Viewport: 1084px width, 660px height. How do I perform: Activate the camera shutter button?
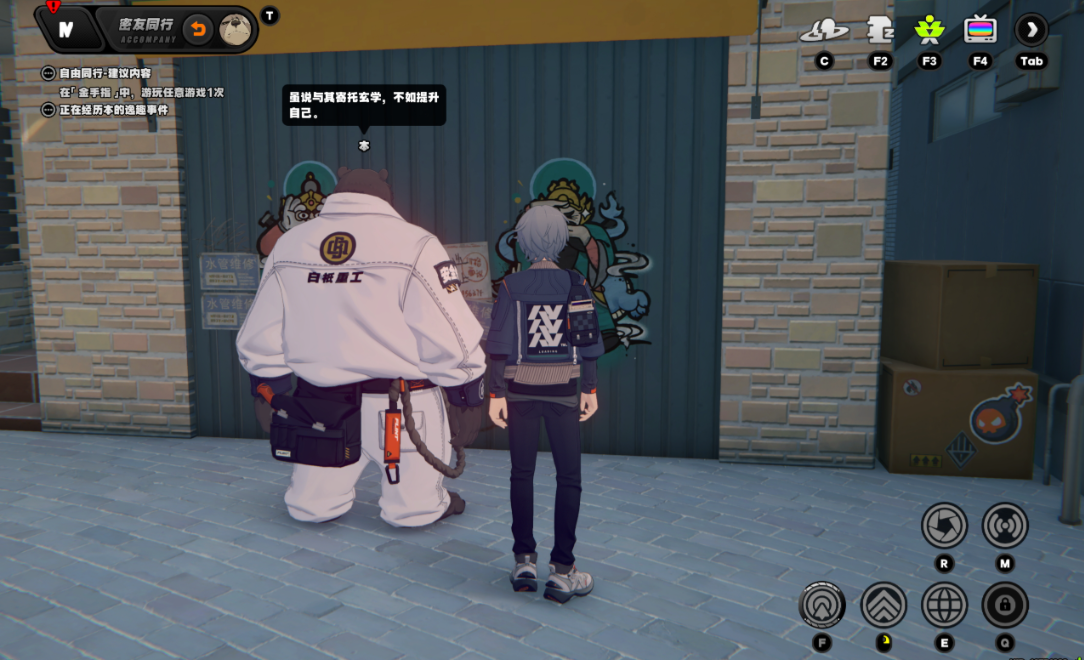pos(944,525)
